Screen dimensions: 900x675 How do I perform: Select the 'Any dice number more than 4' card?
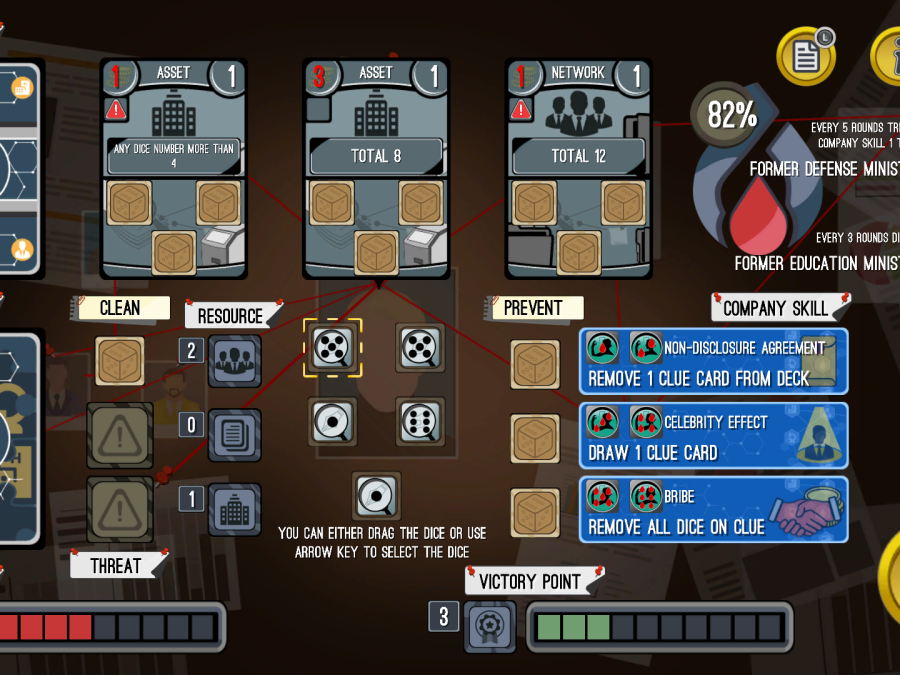174,167
